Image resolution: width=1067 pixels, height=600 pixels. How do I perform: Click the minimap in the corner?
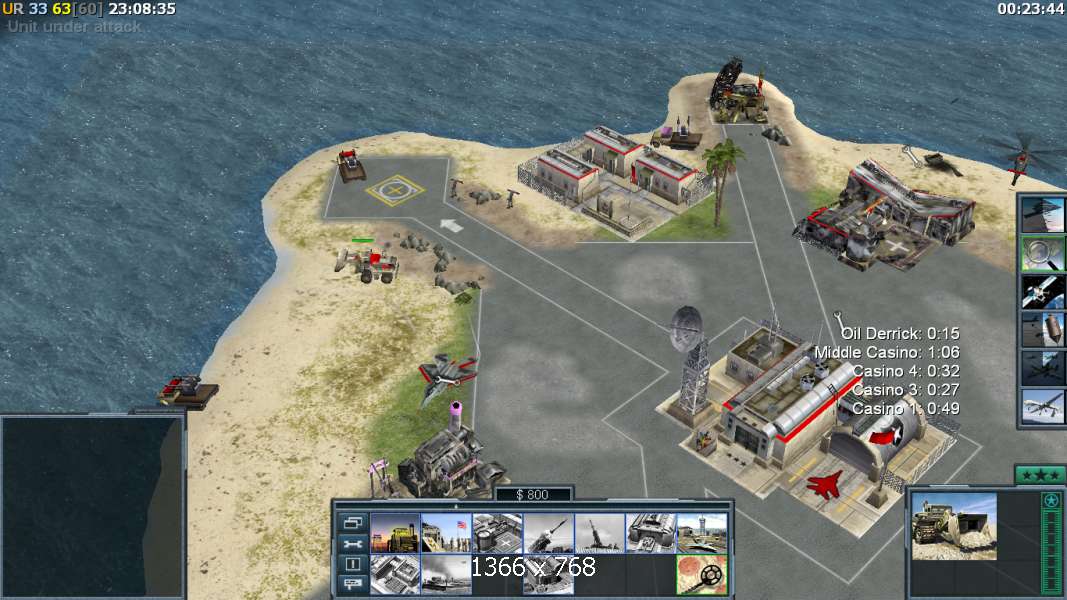click(x=92, y=506)
